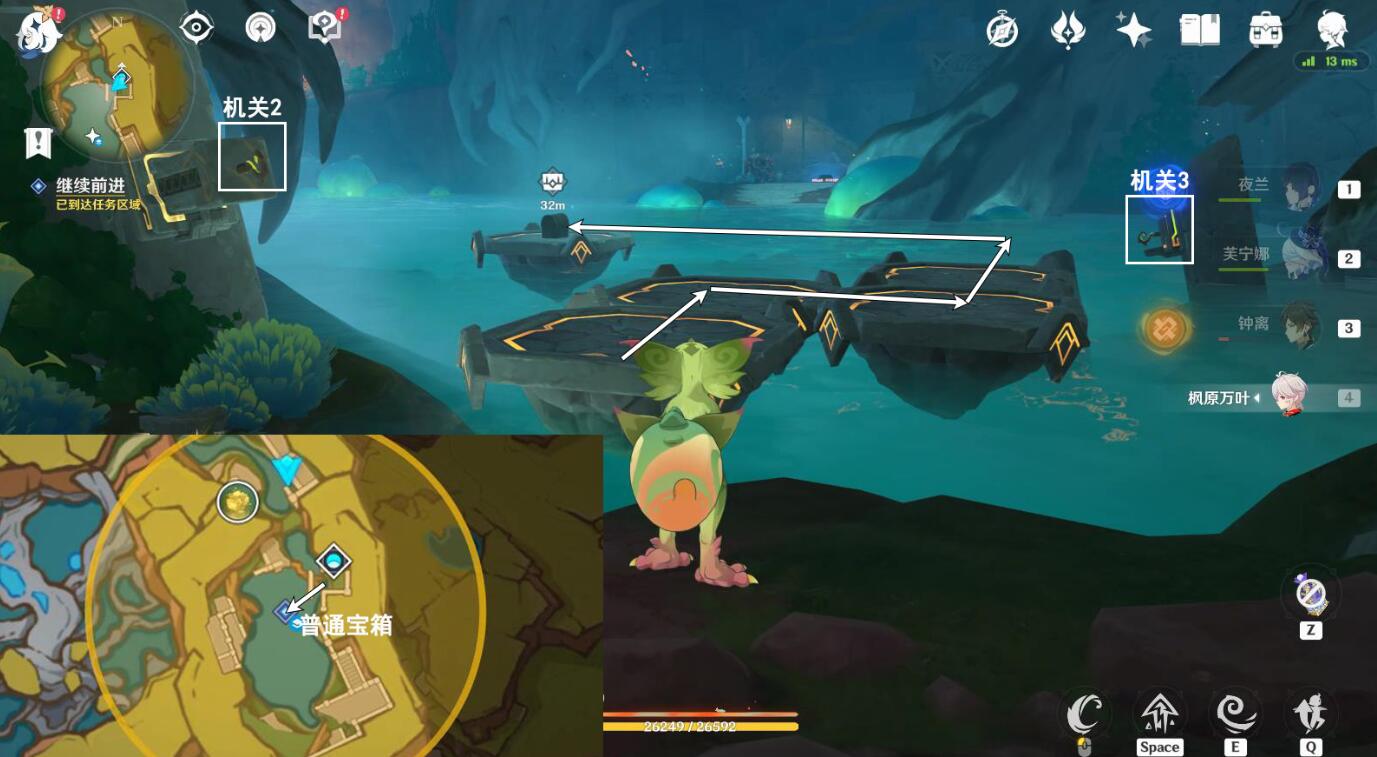Open the quest navigation exclamation flag
The image size is (1377, 757).
click(38, 142)
